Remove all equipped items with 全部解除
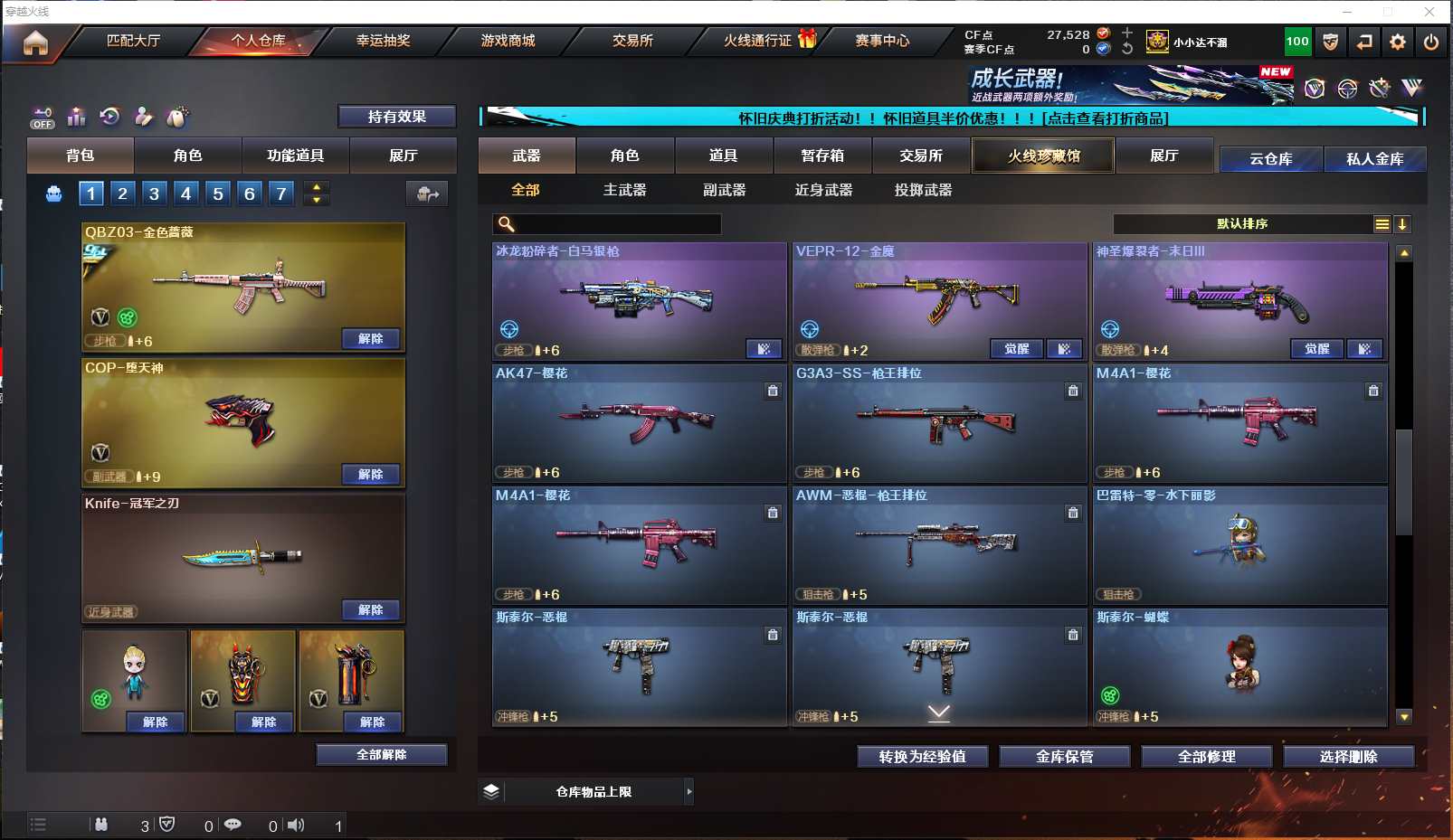This screenshot has height=840, width=1453. (x=381, y=754)
